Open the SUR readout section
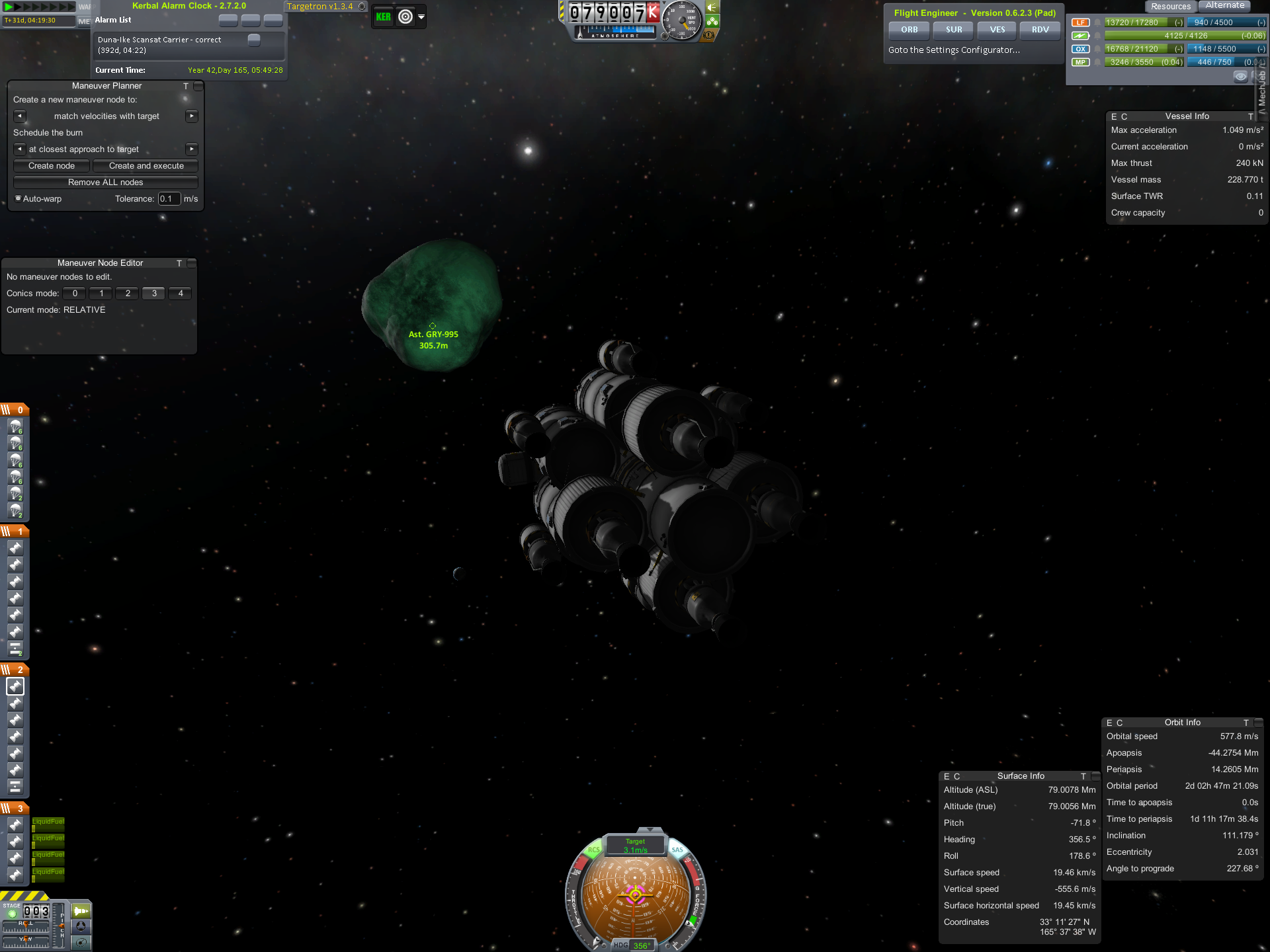 (x=953, y=30)
